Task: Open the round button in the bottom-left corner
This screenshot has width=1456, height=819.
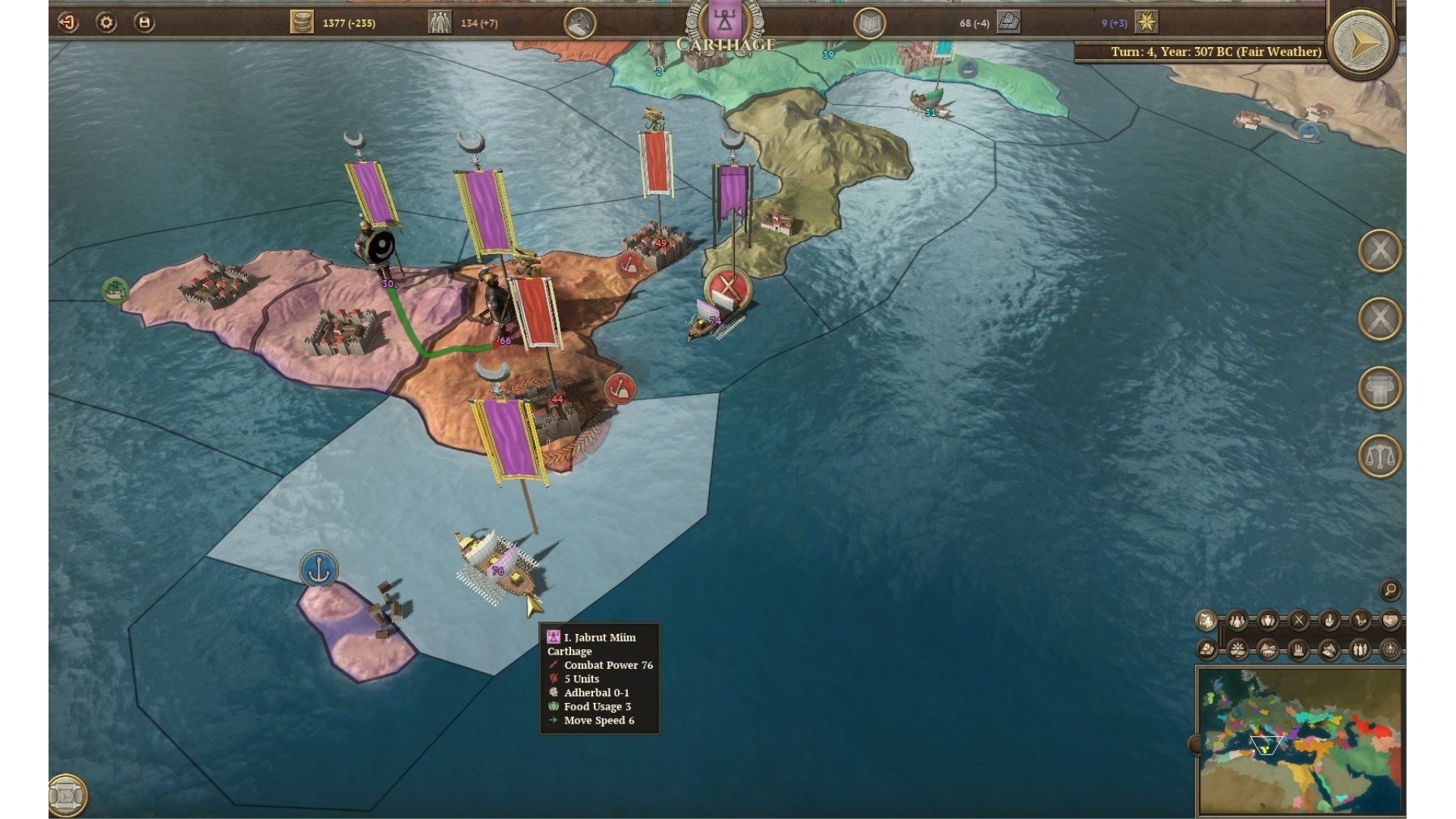Action: (x=67, y=795)
